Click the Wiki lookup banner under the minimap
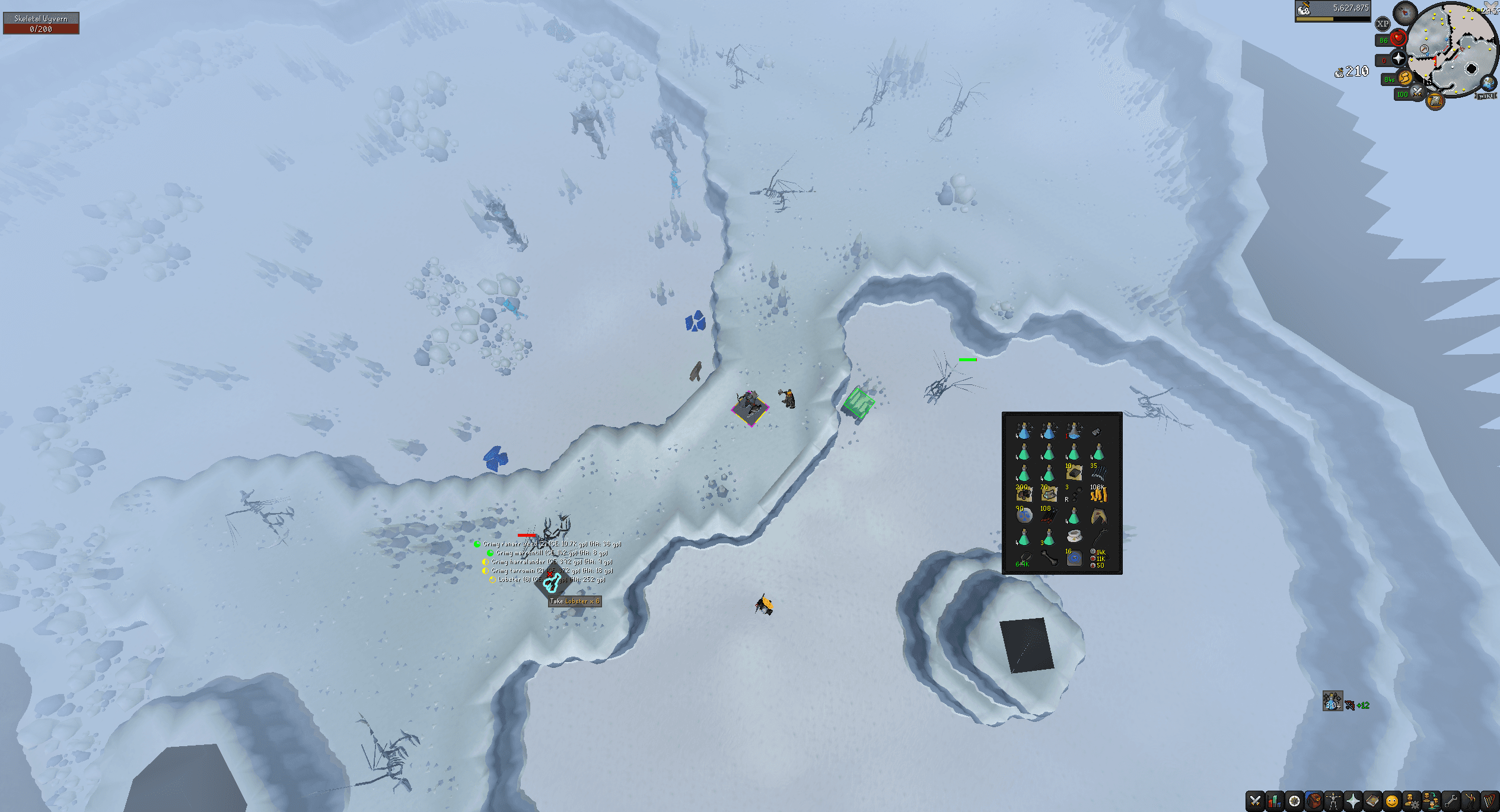 pyautogui.click(x=1486, y=95)
